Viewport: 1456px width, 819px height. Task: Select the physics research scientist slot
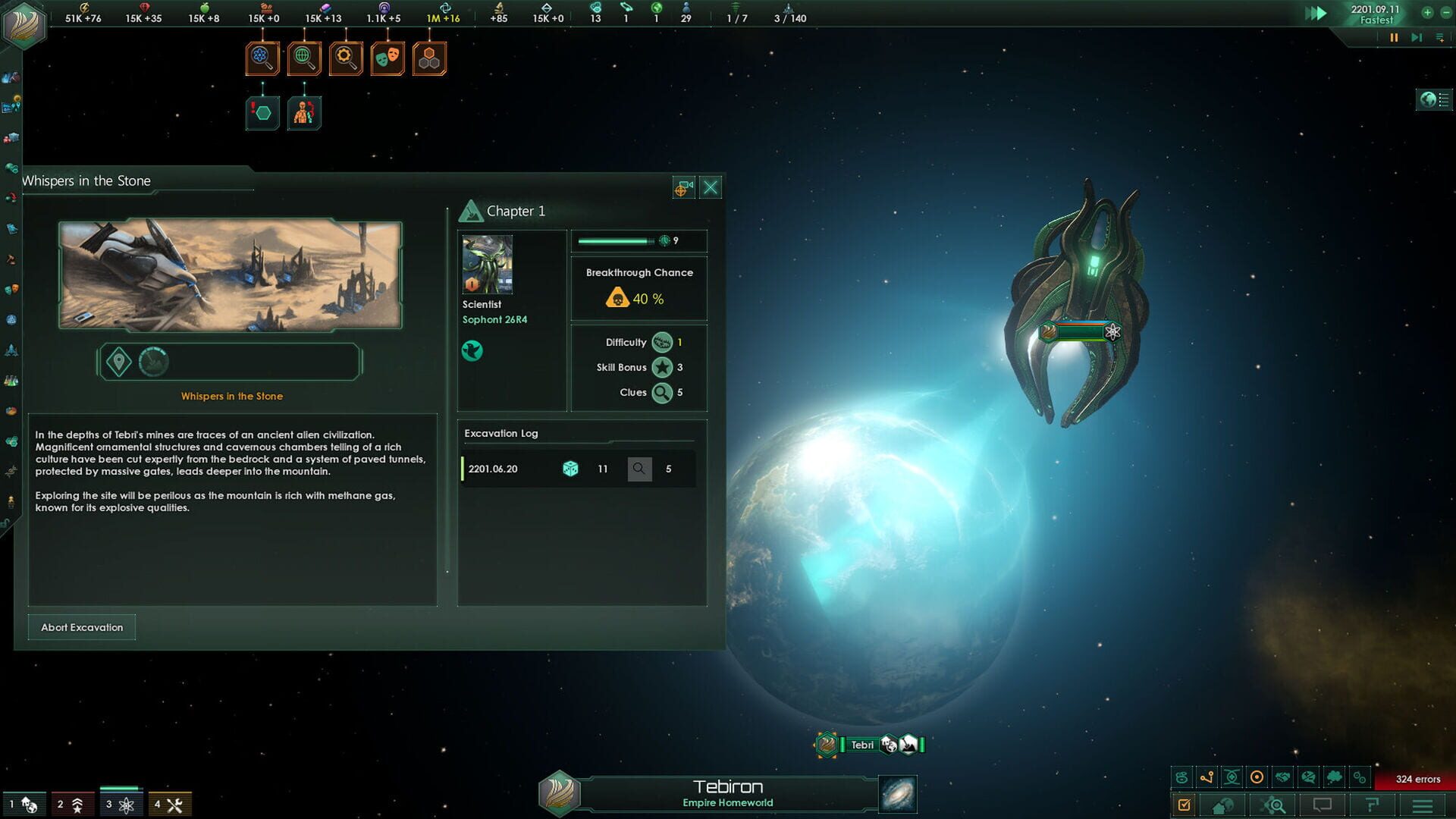click(x=262, y=58)
